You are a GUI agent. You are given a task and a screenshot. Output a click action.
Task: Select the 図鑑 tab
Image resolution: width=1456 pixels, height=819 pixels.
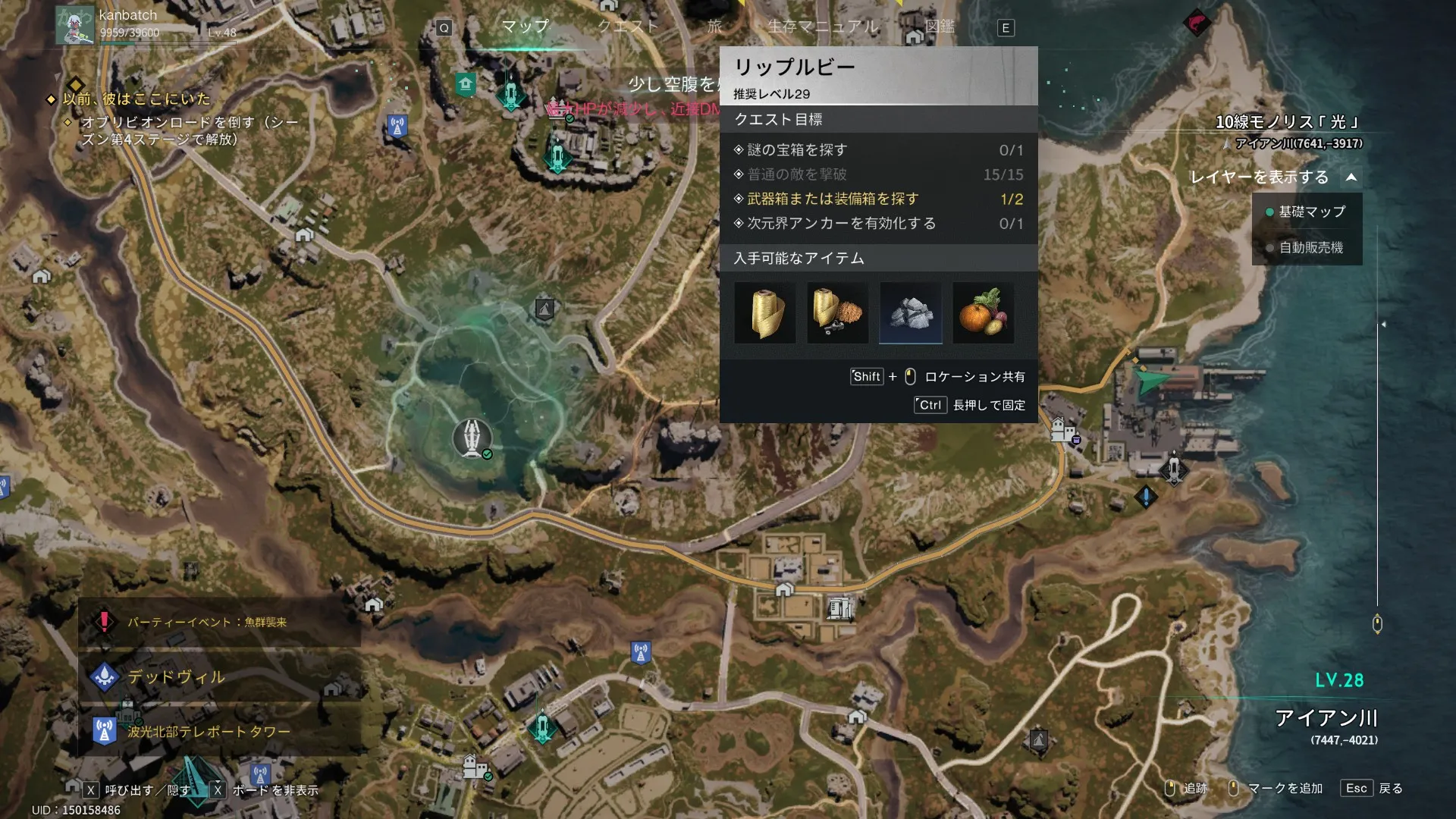[939, 27]
